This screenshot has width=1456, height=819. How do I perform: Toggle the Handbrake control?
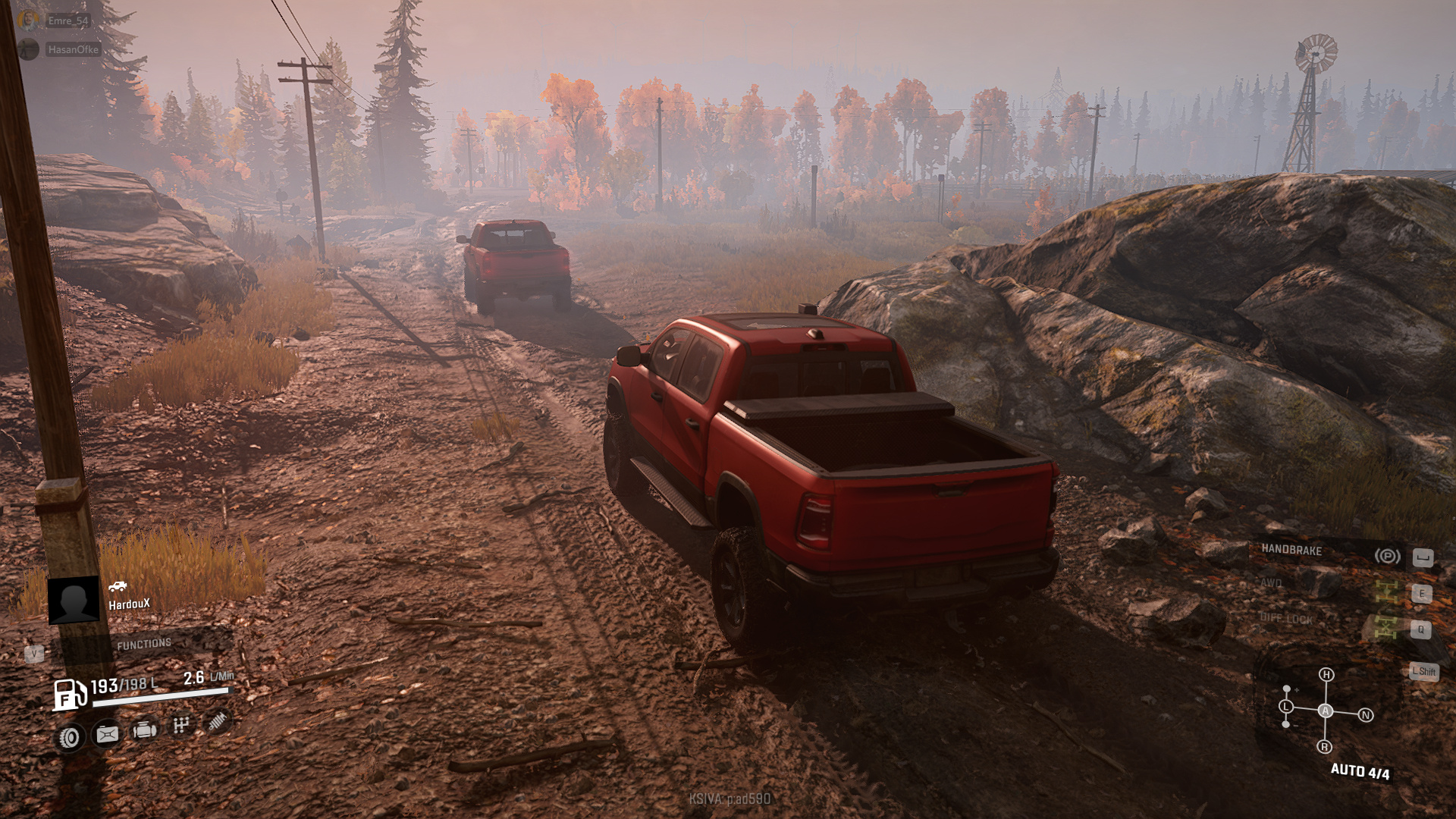1291,551
